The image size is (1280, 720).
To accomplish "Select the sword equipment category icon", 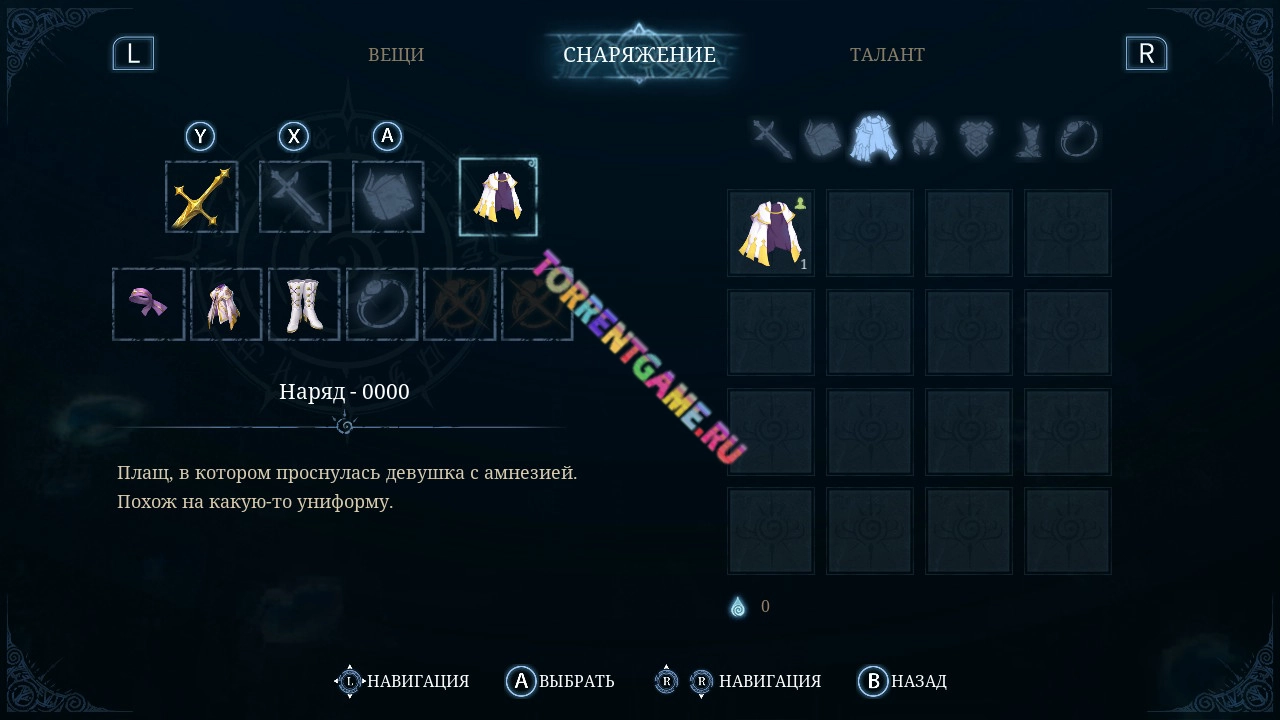I will (x=769, y=139).
